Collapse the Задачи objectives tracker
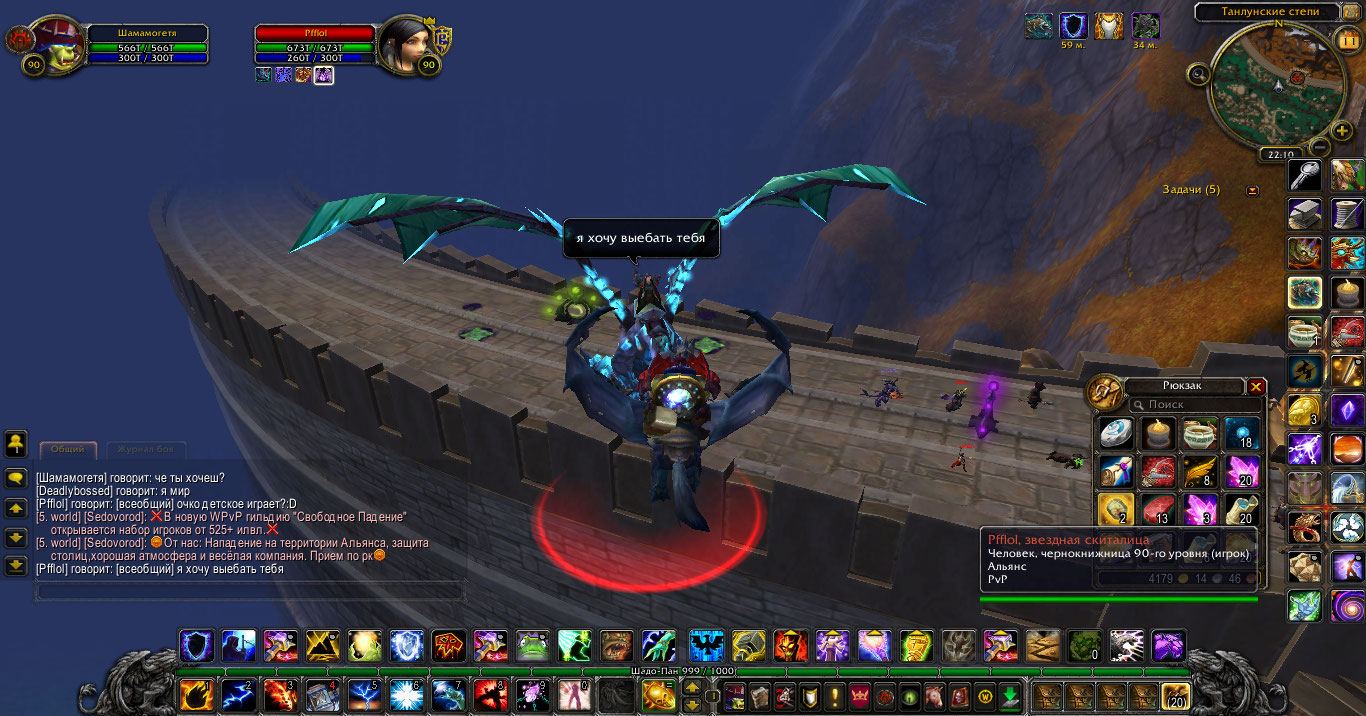Image resolution: width=1366 pixels, height=716 pixels. click(1252, 190)
